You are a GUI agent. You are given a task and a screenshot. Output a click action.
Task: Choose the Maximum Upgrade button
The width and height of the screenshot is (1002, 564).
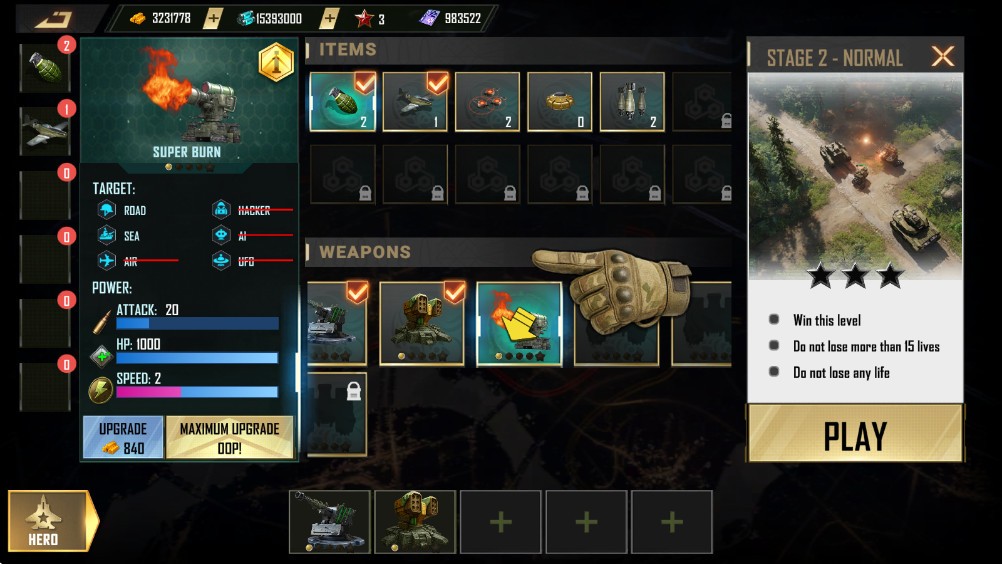click(x=229, y=438)
